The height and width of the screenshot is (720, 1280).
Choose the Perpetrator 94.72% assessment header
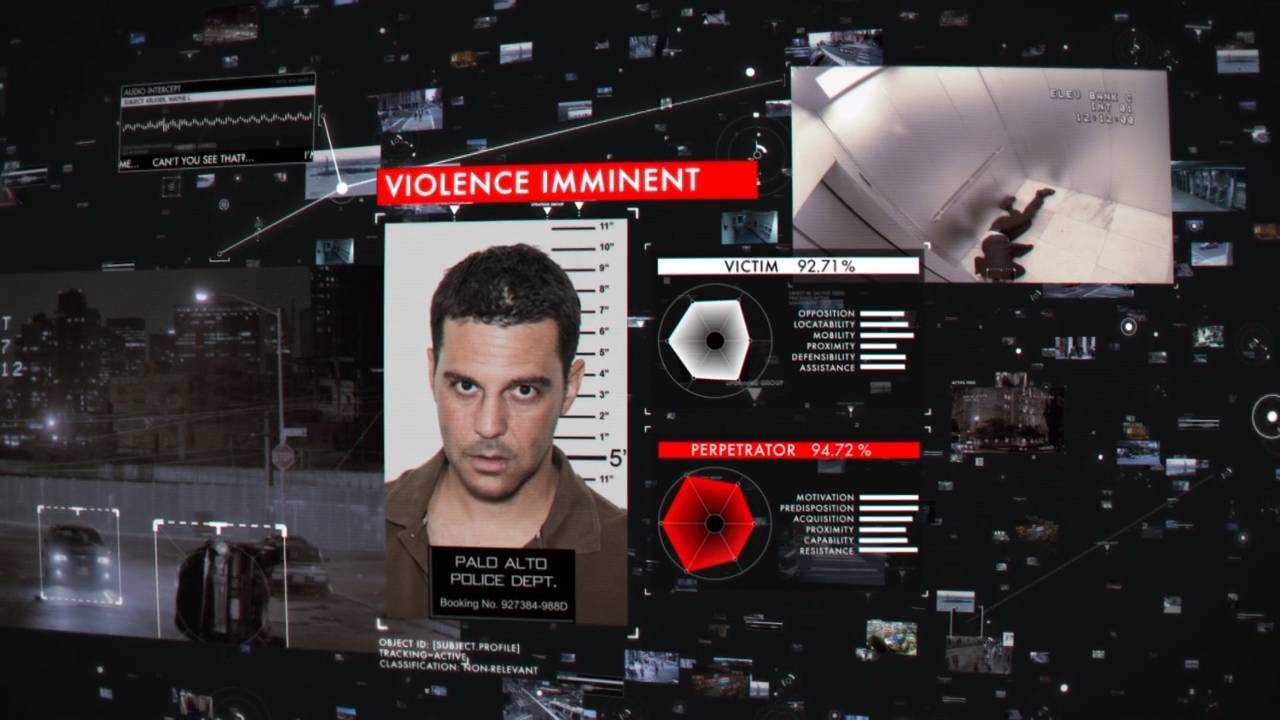pyautogui.click(x=788, y=450)
